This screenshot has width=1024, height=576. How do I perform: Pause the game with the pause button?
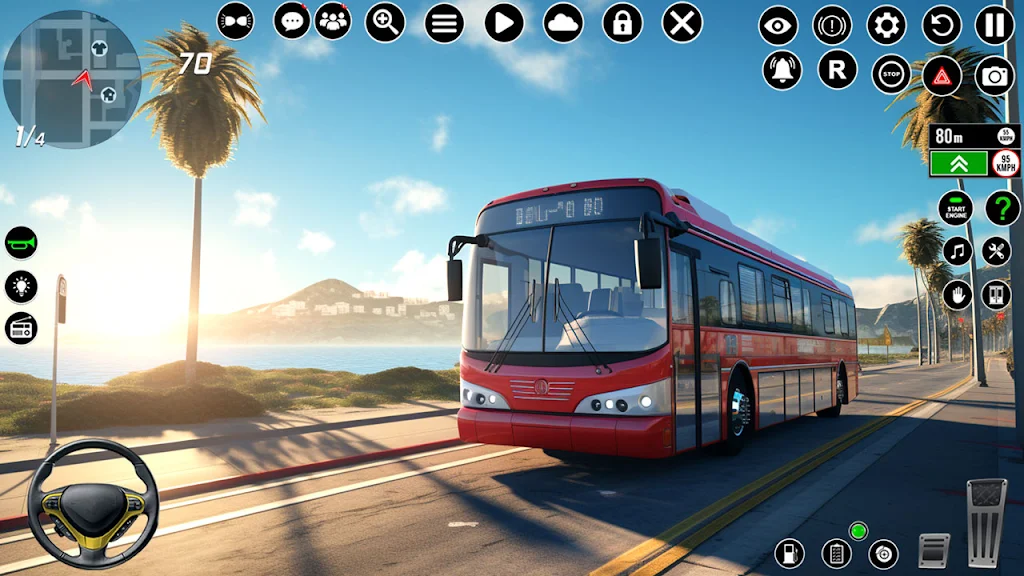(994, 25)
